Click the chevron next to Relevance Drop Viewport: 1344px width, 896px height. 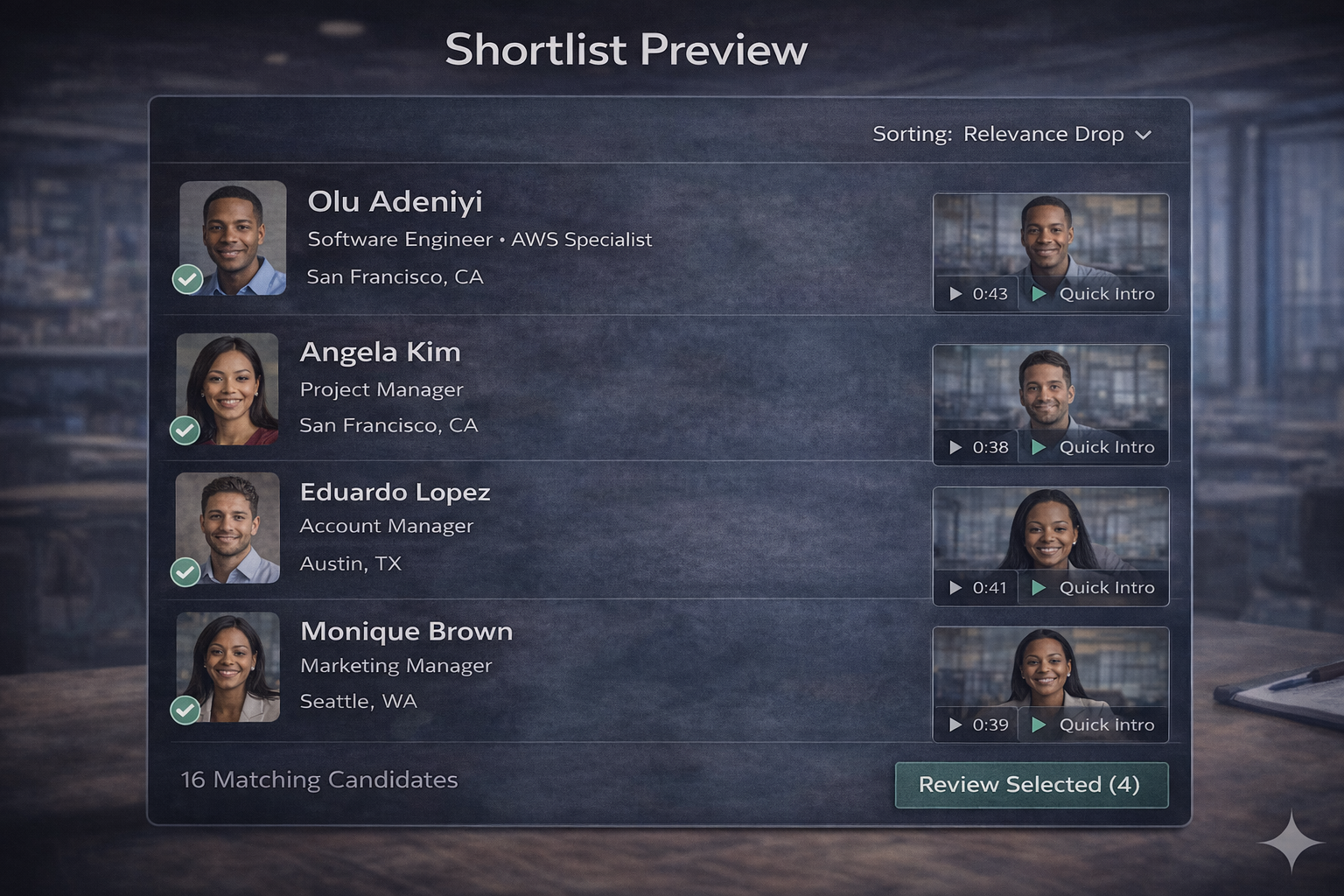point(1144,135)
